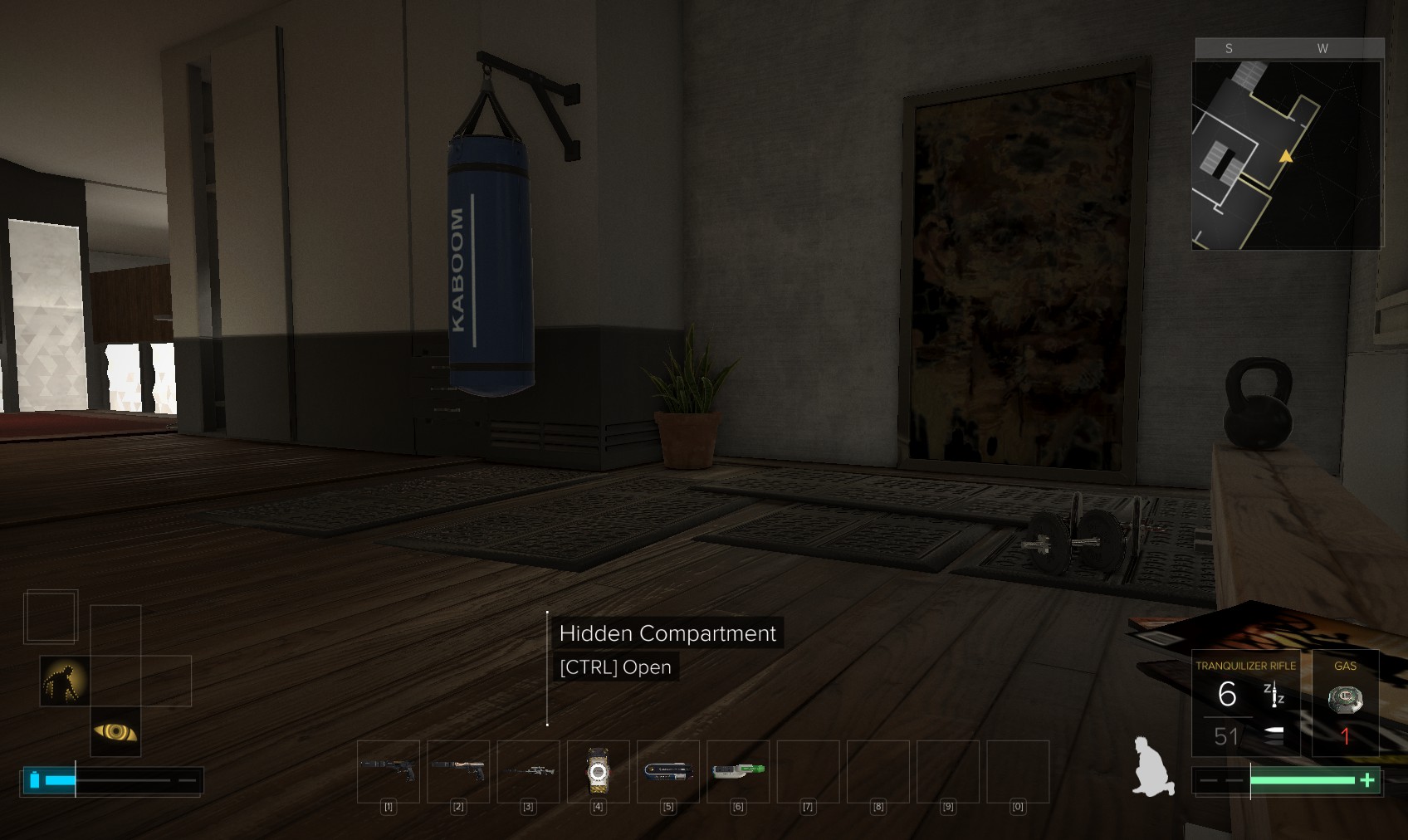The width and height of the screenshot is (1408, 840).
Task: Use the blue item in hotbar slot 5
Action: (667, 771)
